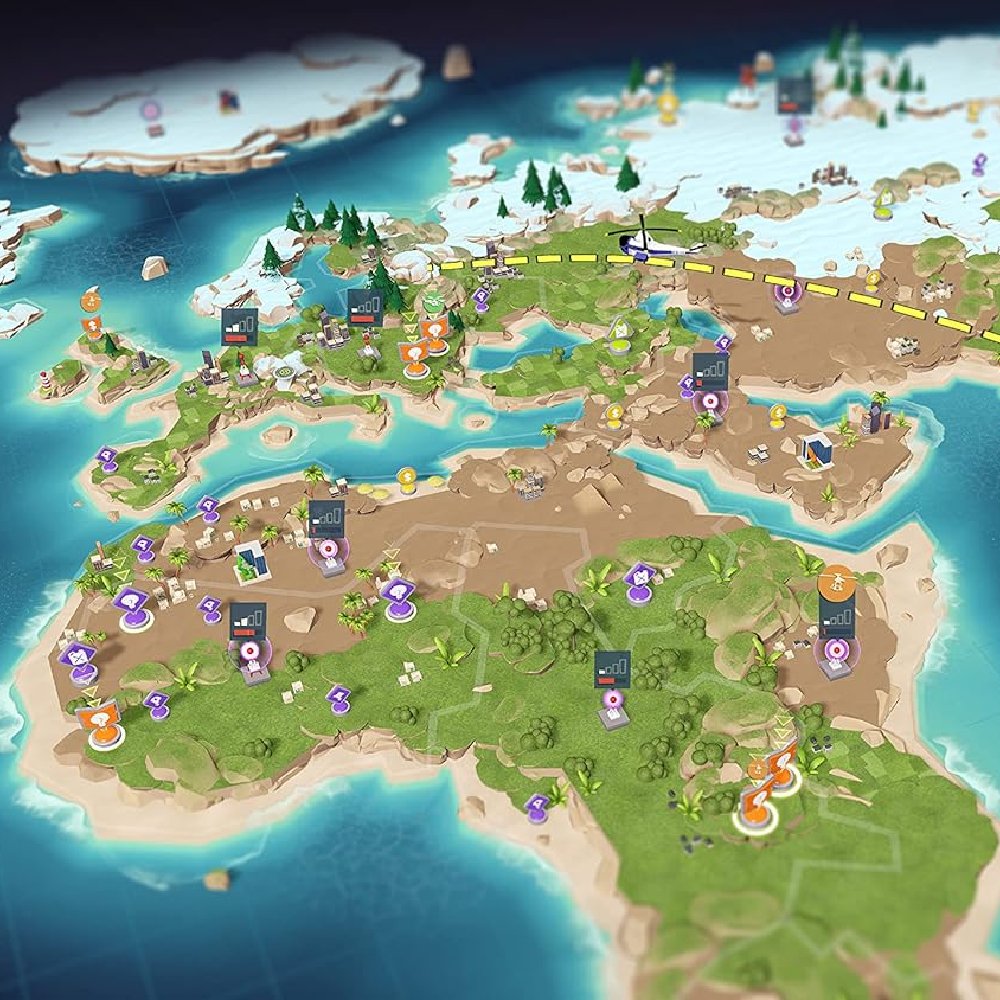Choose the purple crossed marker in Central Africa's jungle

(x=638, y=576)
